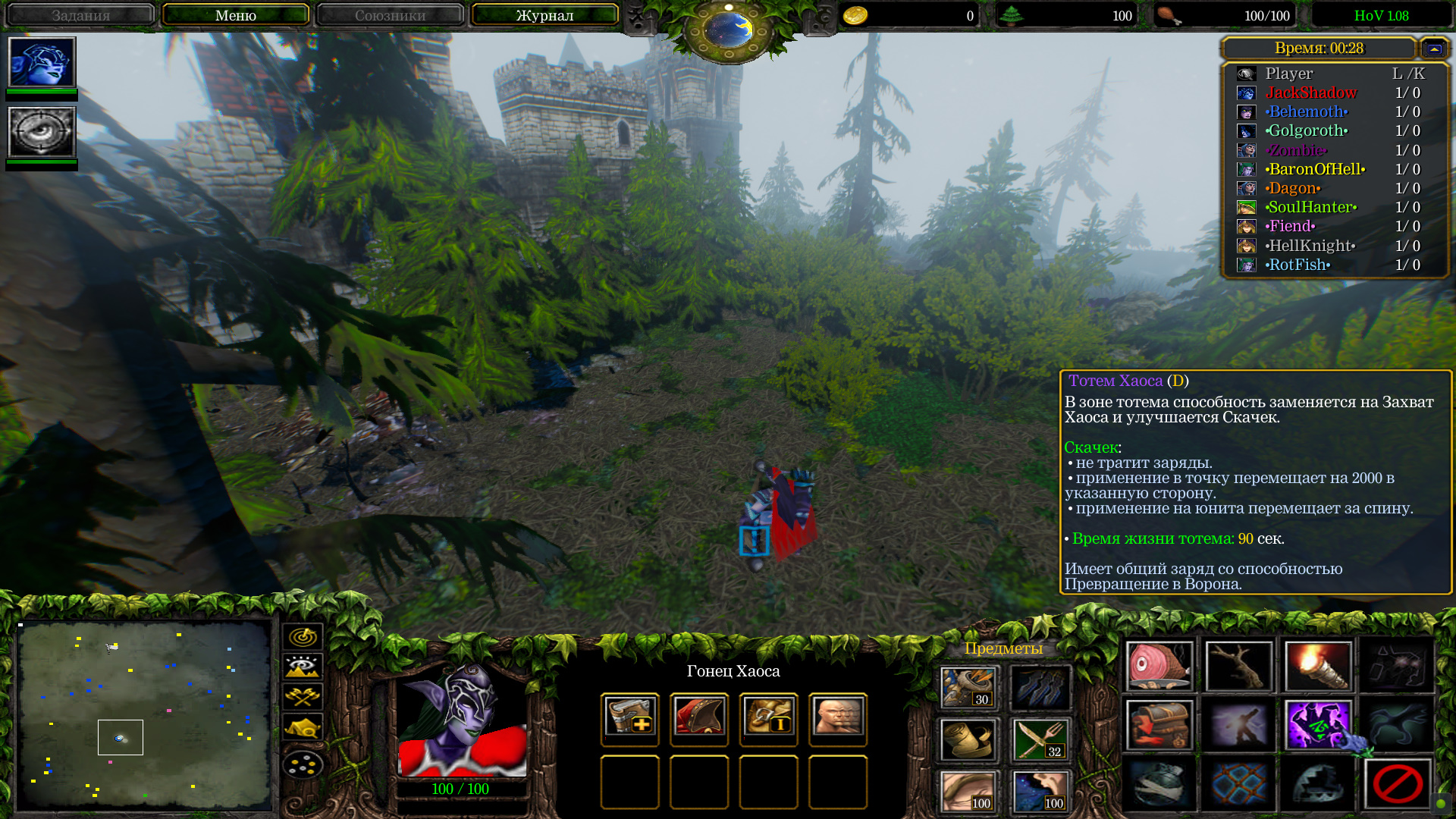The width and height of the screenshot is (1456, 819).
Task: Open the backpack chest ability
Action: pyautogui.click(x=1159, y=725)
